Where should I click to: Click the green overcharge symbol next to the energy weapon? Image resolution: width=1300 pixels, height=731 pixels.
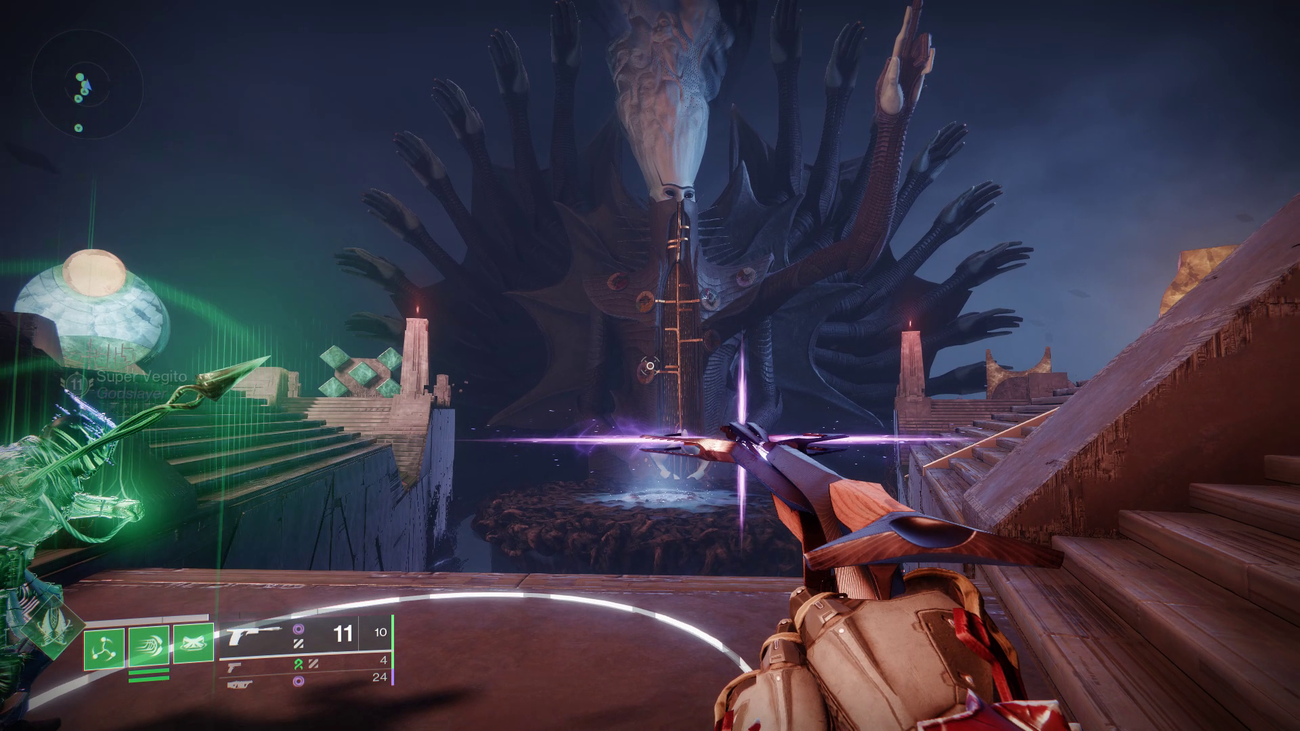click(x=300, y=664)
